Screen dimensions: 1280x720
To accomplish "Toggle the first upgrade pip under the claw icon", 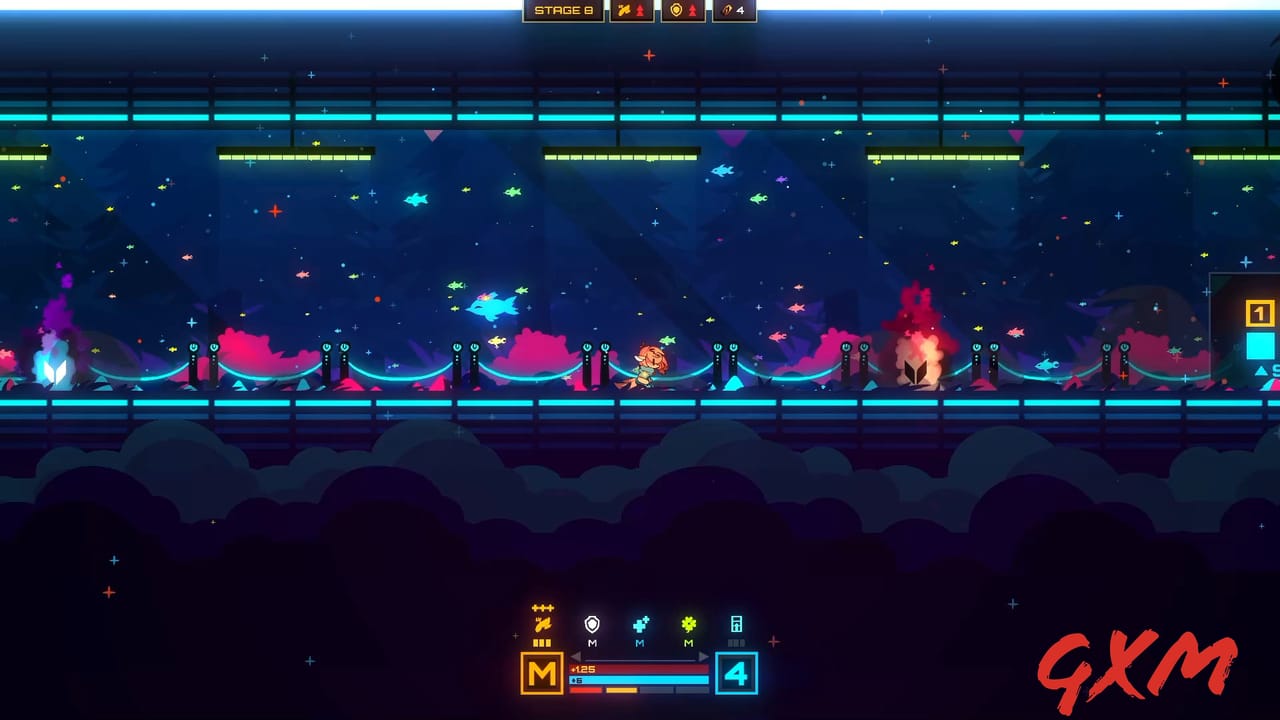I will click(535, 642).
